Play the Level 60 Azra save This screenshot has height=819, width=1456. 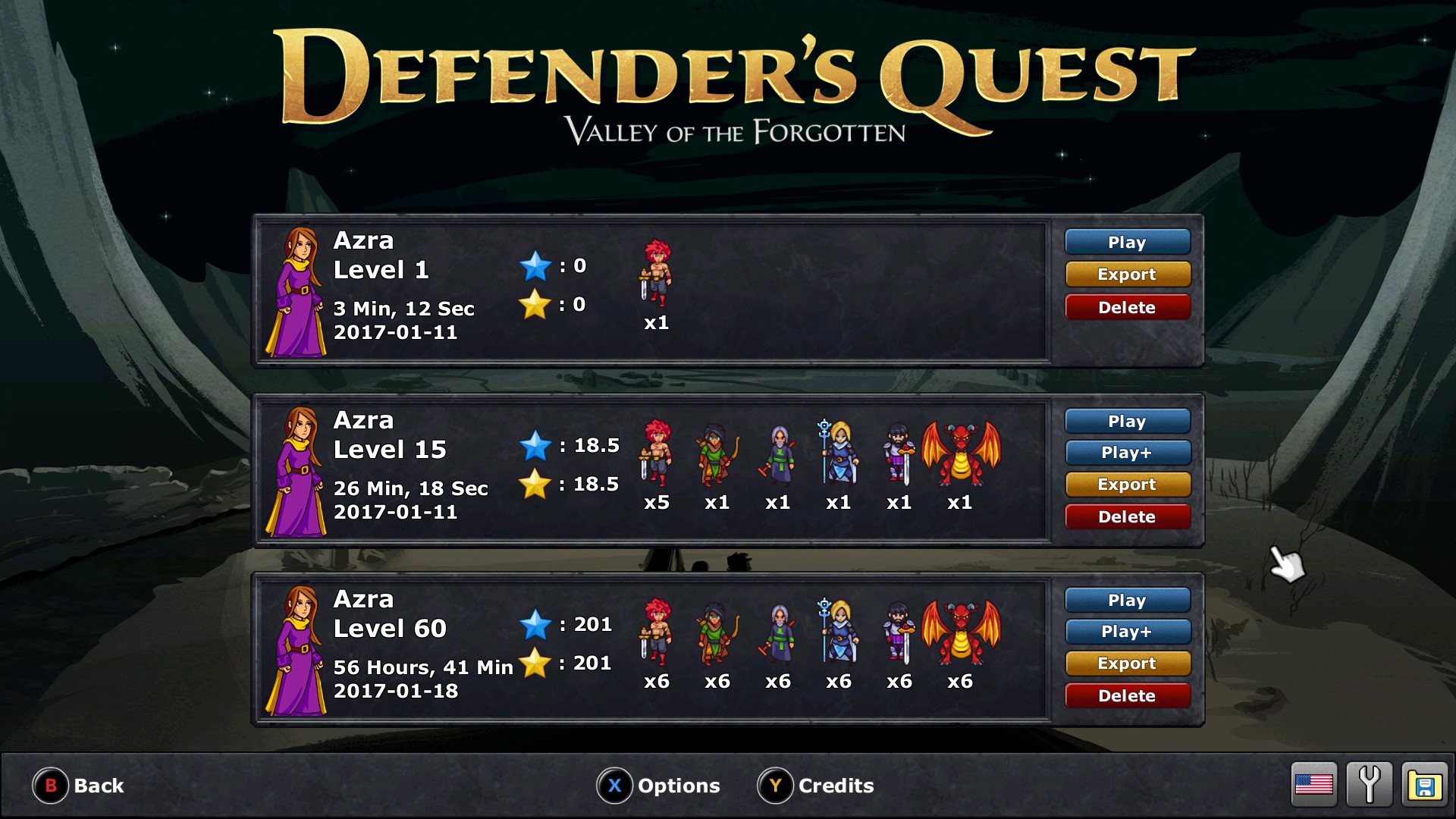click(1127, 601)
